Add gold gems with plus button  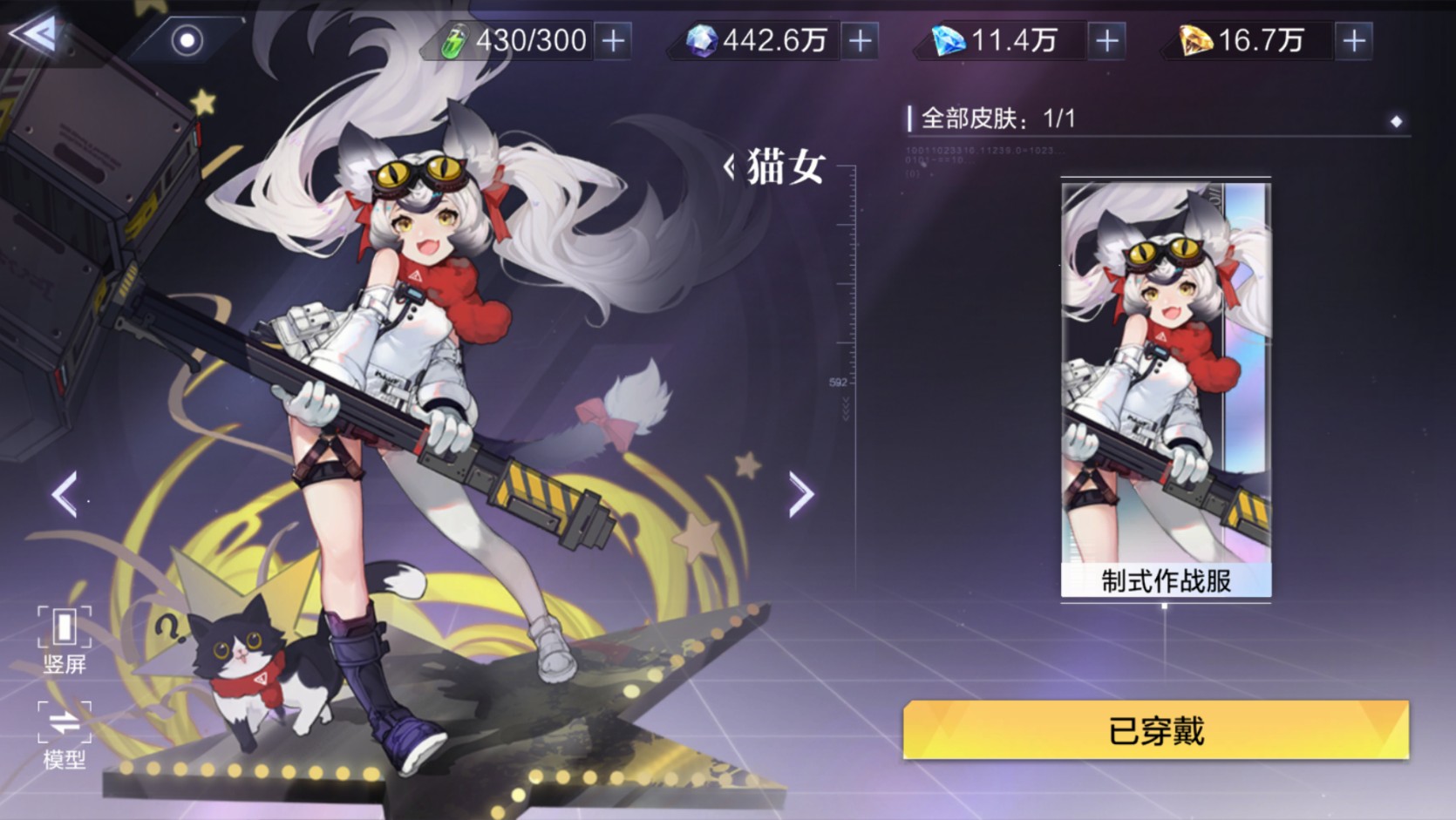(1354, 40)
